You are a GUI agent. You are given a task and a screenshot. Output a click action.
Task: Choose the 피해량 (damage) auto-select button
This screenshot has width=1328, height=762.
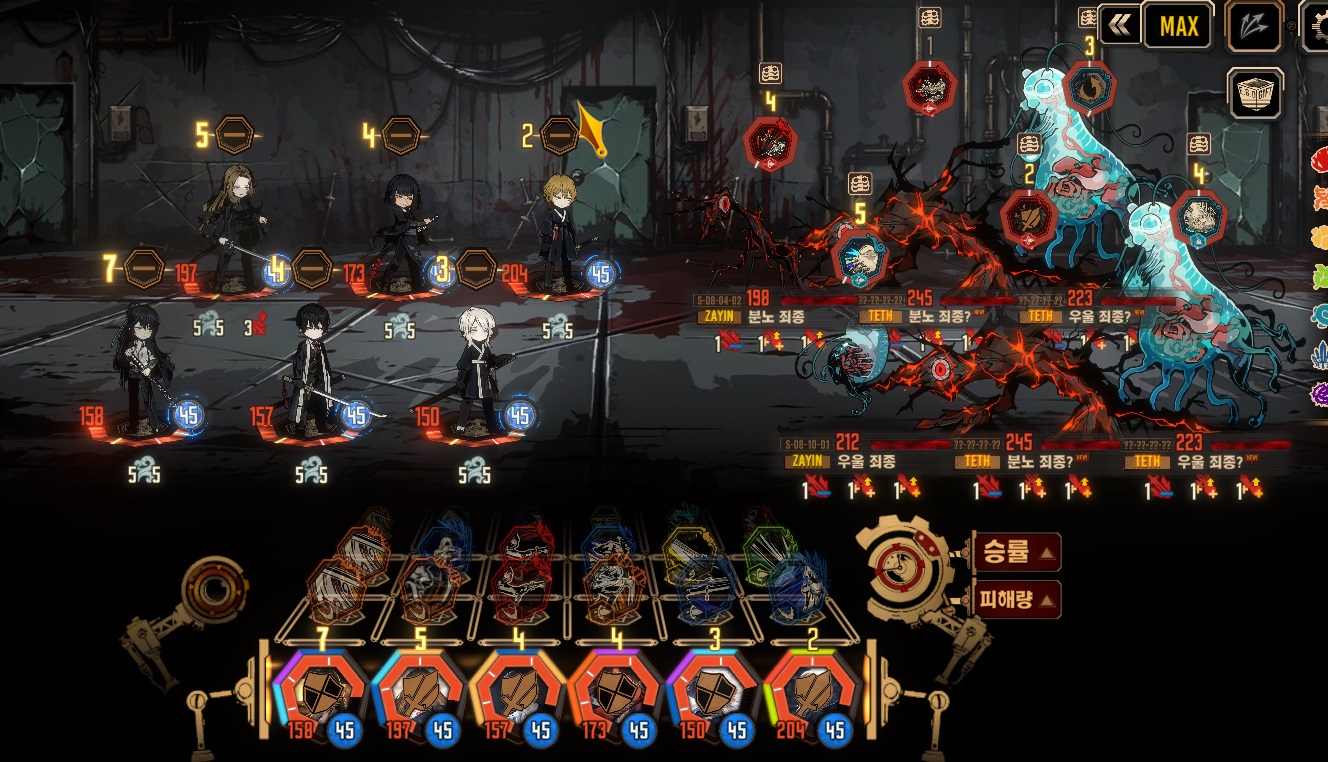(1016, 600)
